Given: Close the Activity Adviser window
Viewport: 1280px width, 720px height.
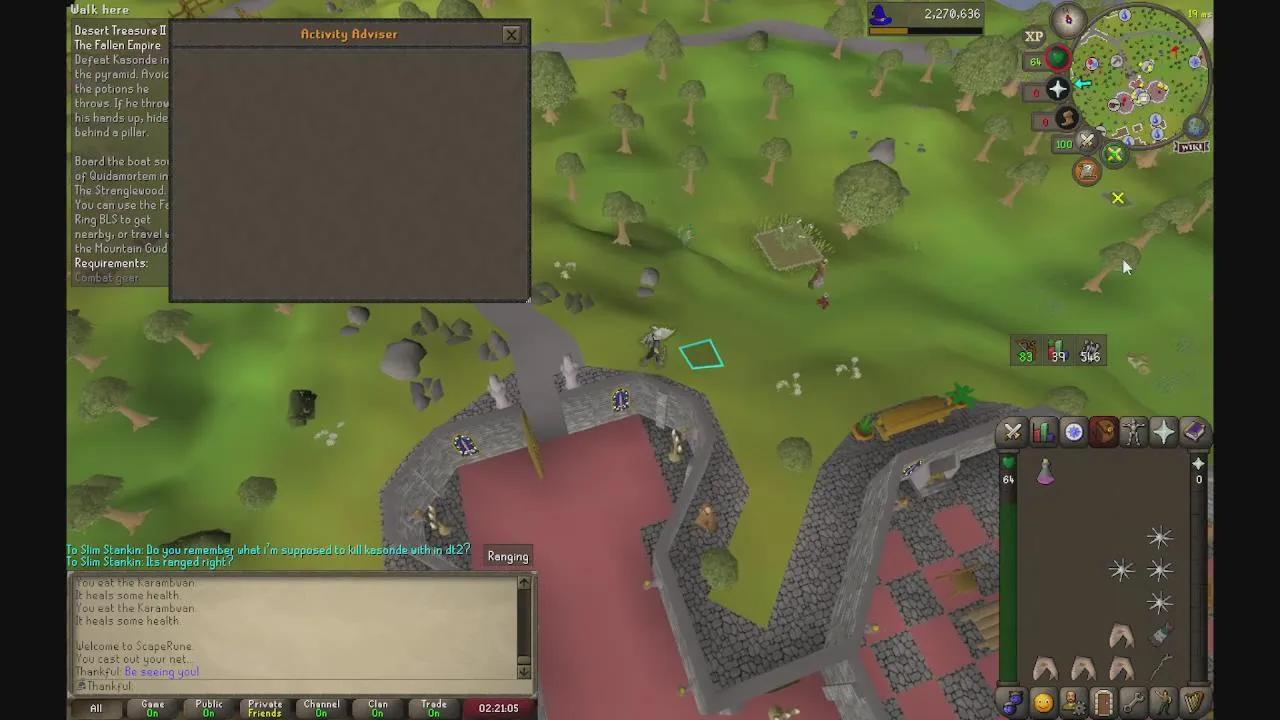Looking at the screenshot, I should coord(511,34).
